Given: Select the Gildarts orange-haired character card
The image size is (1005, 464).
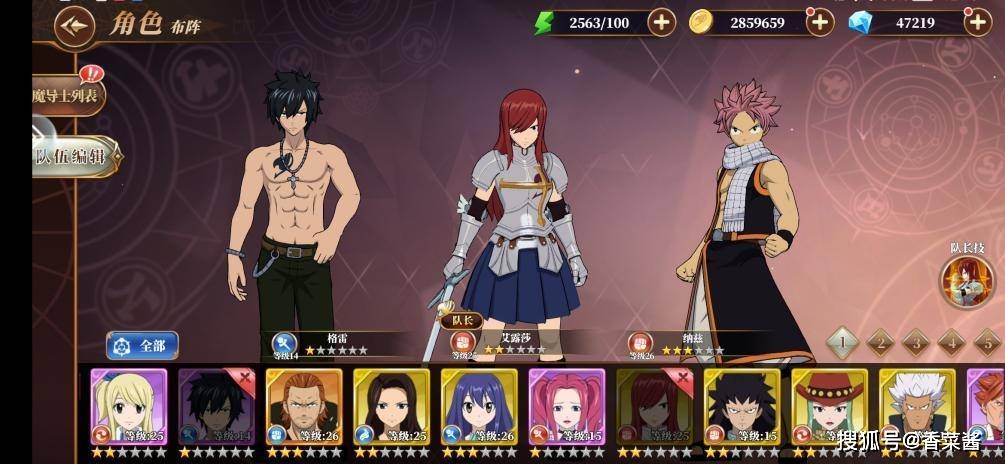Looking at the screenshot, I should 304,407.
